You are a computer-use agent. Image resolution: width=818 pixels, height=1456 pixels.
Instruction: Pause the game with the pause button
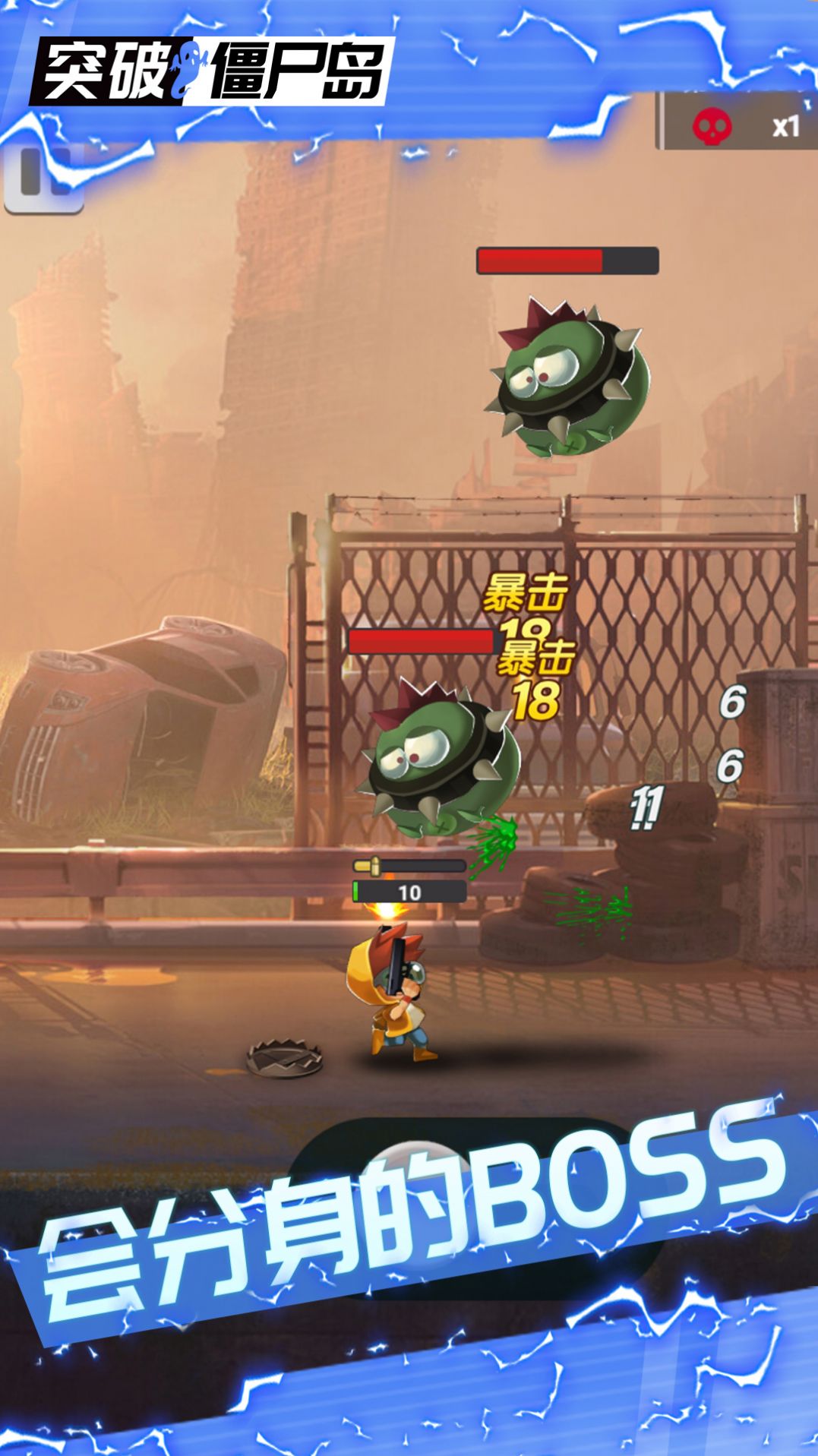tap(43, 177)
